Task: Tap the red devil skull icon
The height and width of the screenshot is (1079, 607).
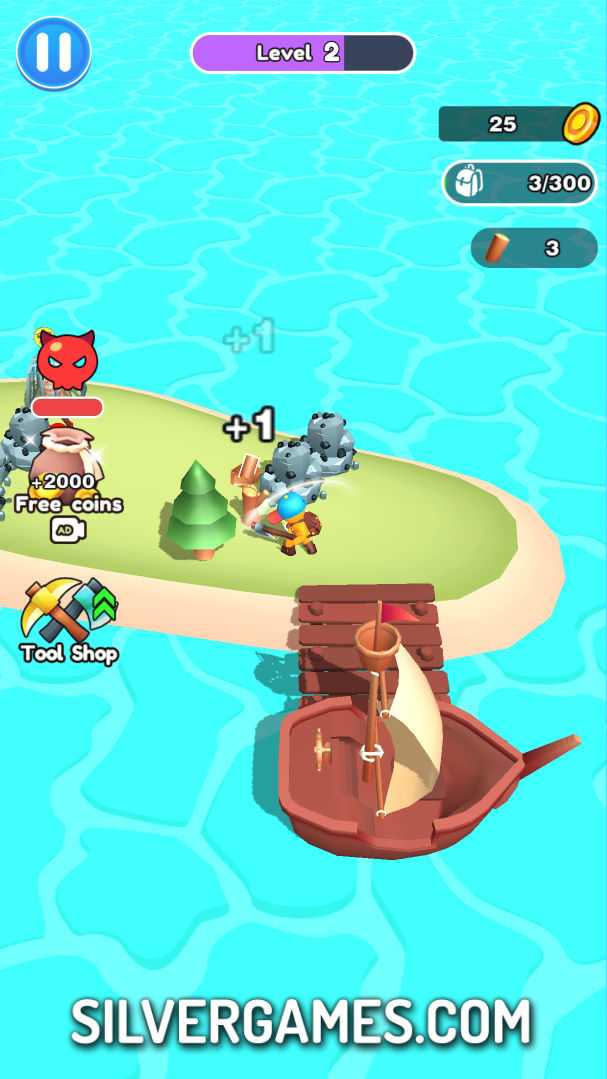Action: tap(66, 362)
